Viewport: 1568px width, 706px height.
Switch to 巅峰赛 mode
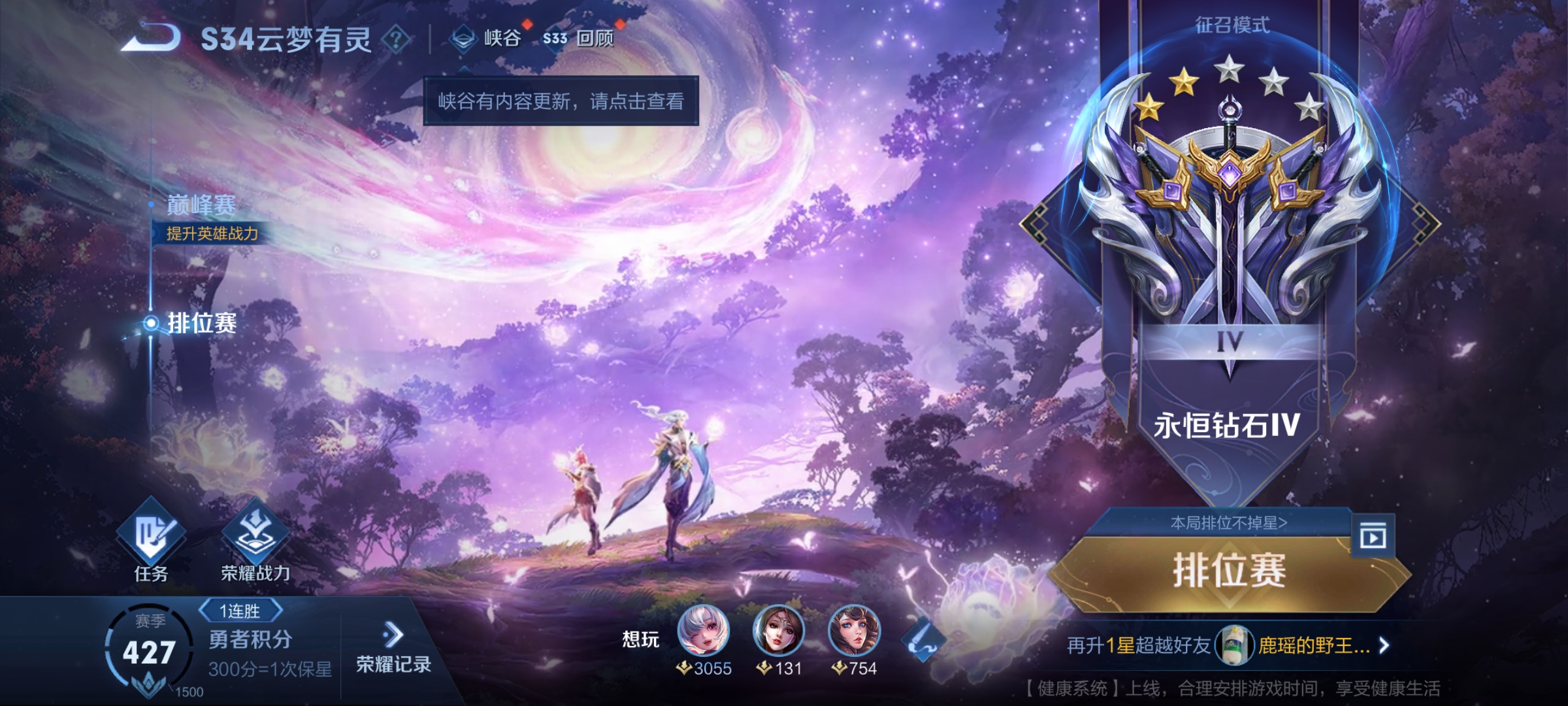point(201,205)
